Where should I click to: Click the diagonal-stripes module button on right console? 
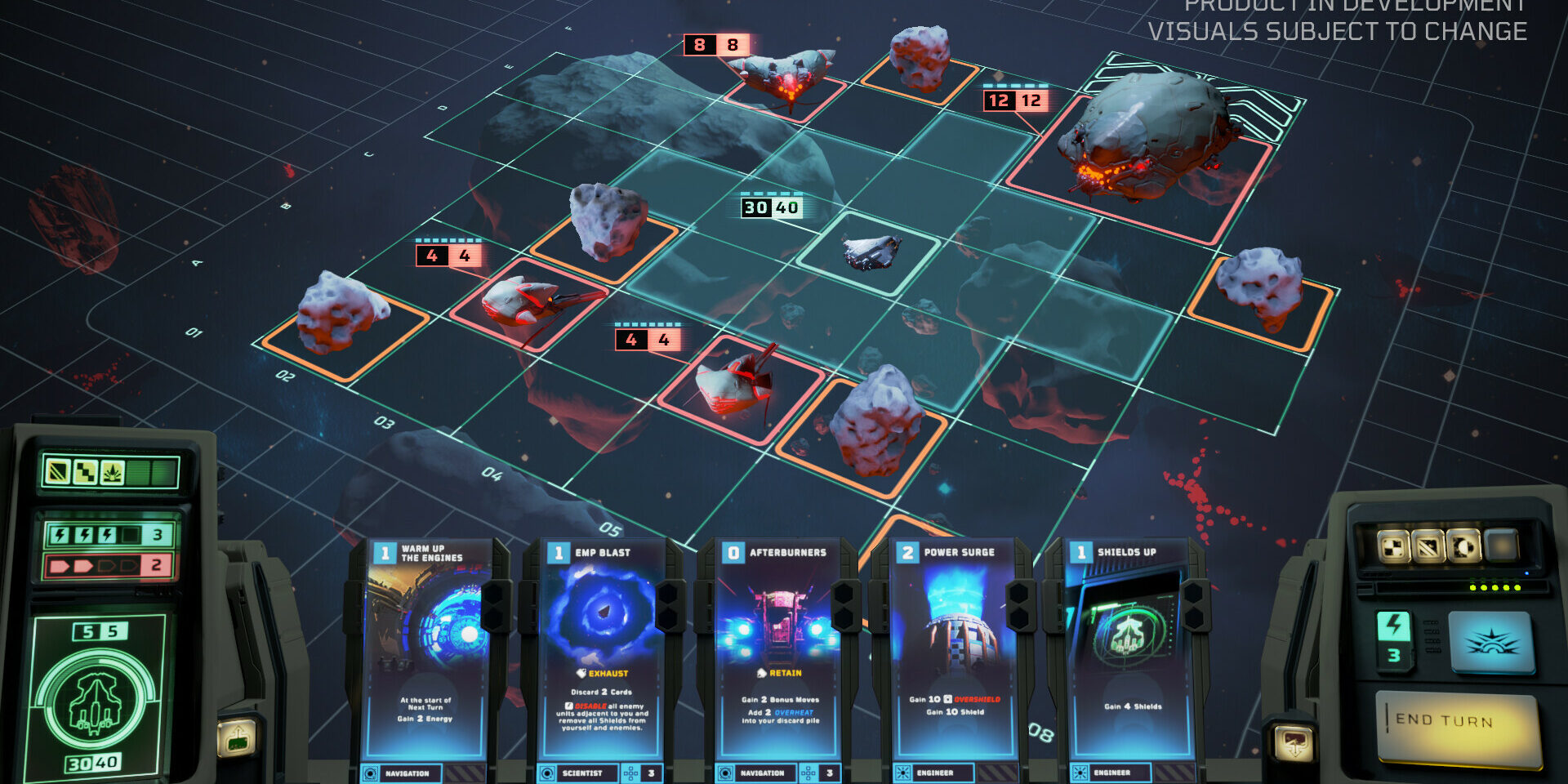pyautogui.click(x=1428, y=546)
